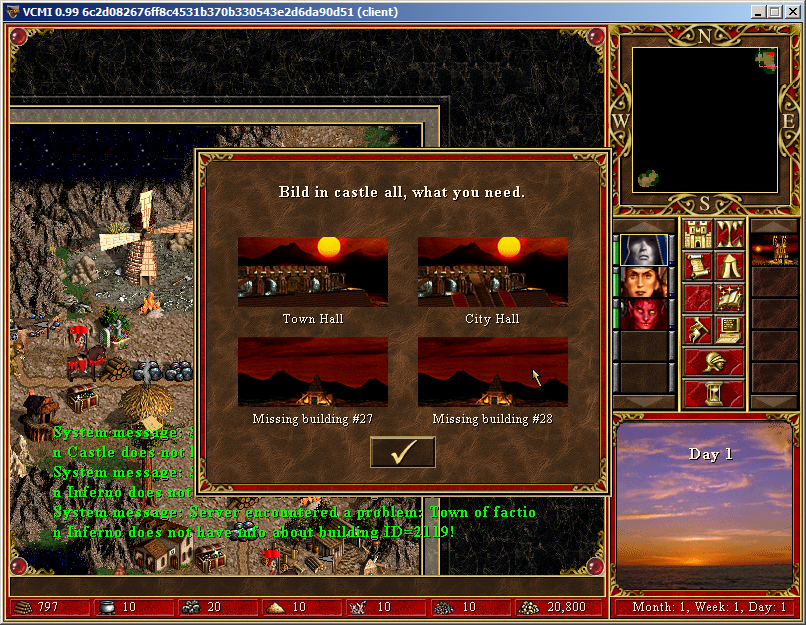Toggle the underground view stalactite button
This screenshot has width=806, height=625.
[730, 235]
